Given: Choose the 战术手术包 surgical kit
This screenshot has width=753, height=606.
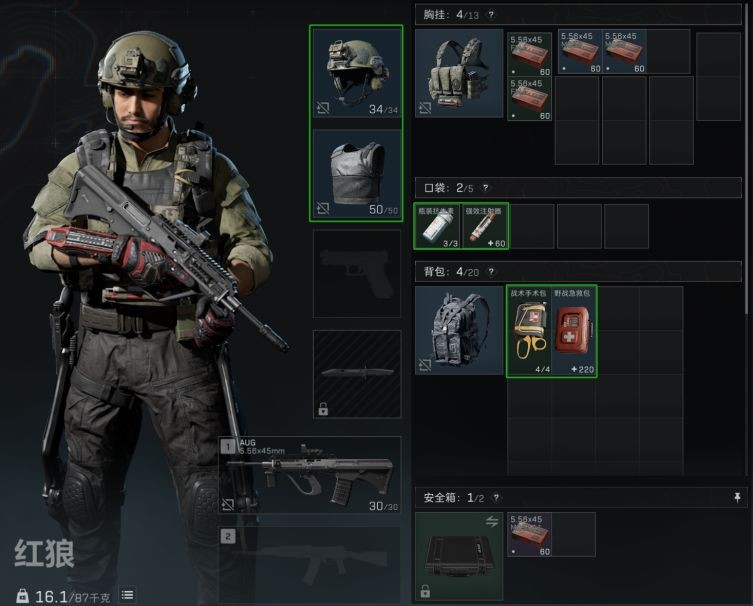Looking at the screenshot, I should pos(530,331).
